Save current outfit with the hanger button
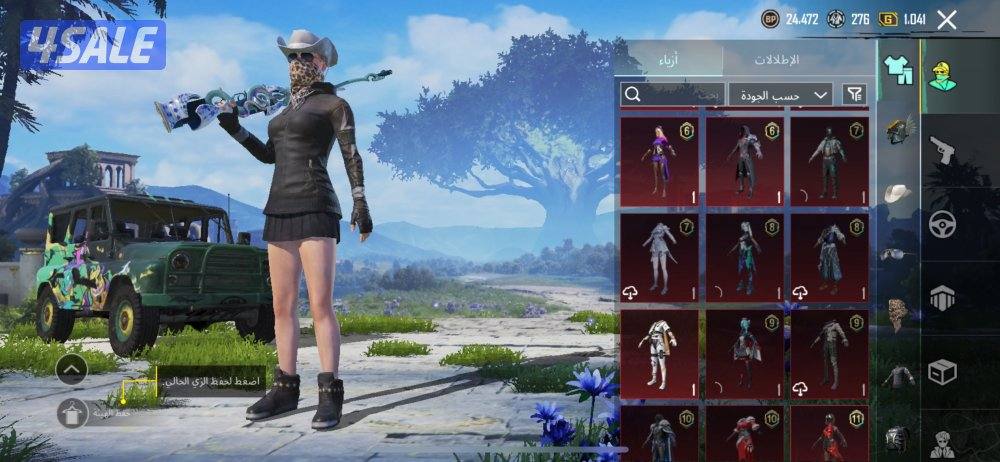Image resolution: width=1000 pixels, height=462 pixels. pyautogui.click(x=71, y=412)
